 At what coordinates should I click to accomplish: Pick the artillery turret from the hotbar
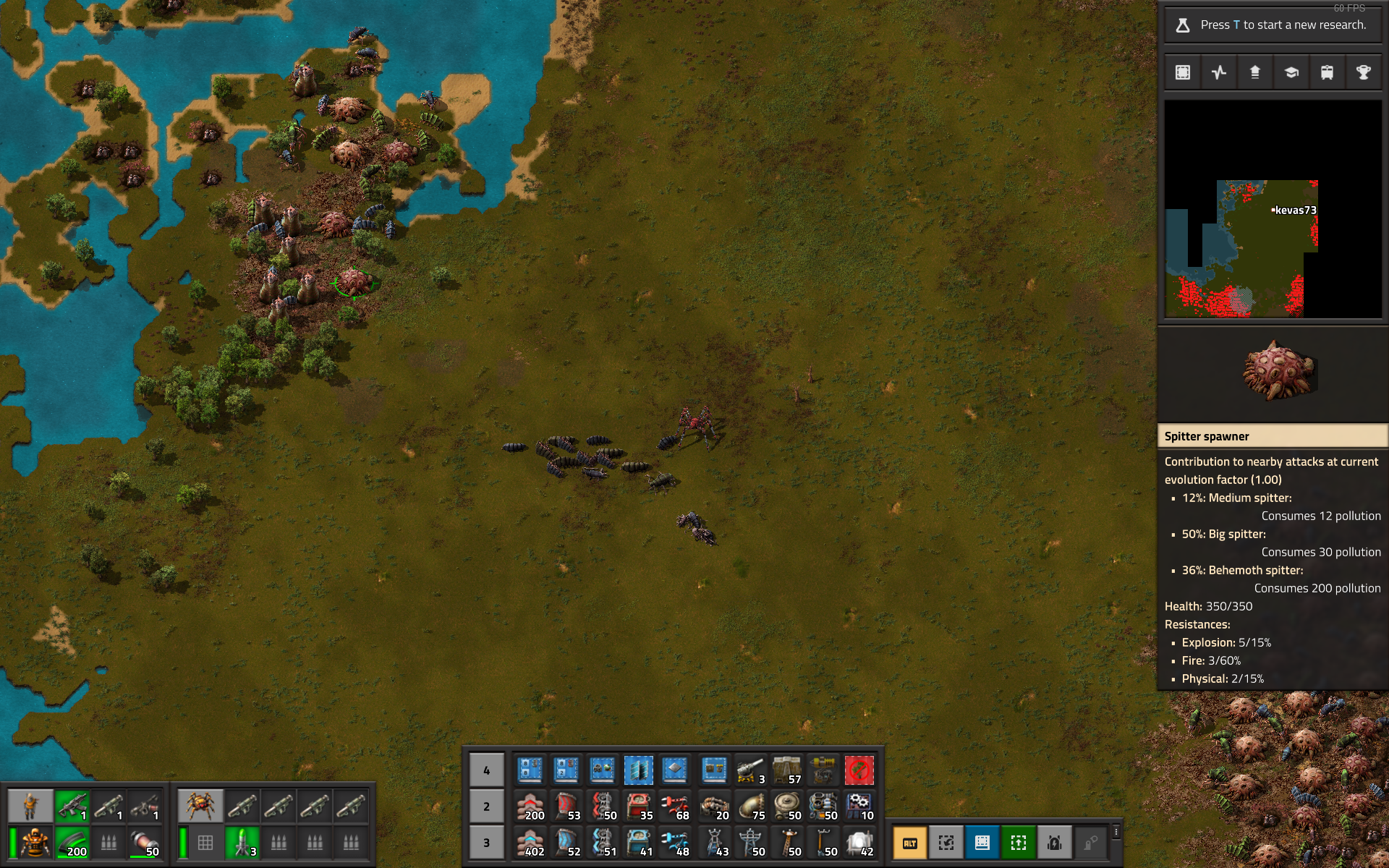pyautogui.click(x=750, y=770)
